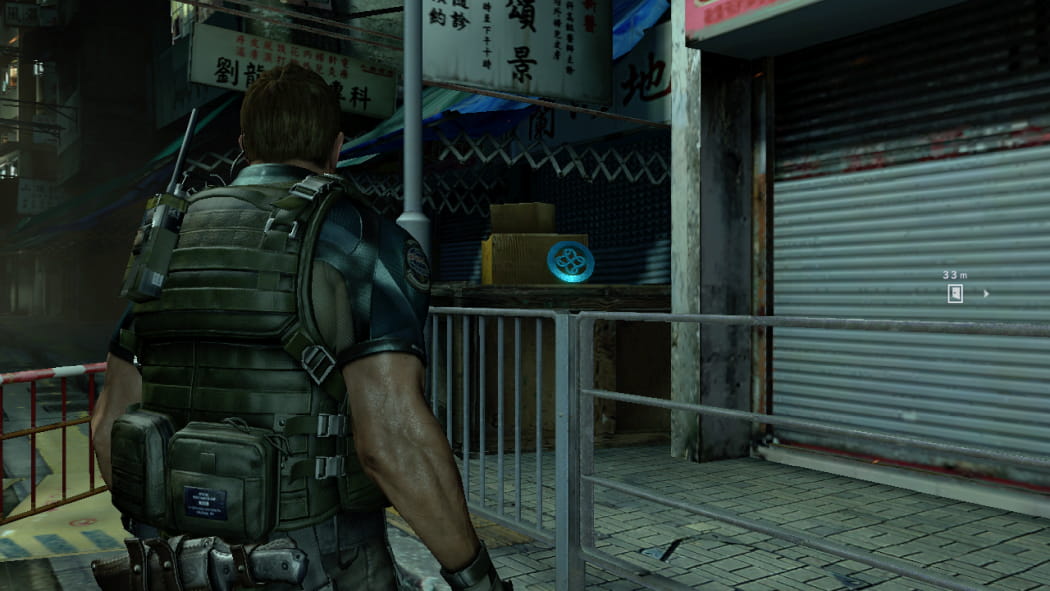Viewport: 1050px width, 591px height.
Task: Click the door objective waypoint marker
Action: pos(955,293)
